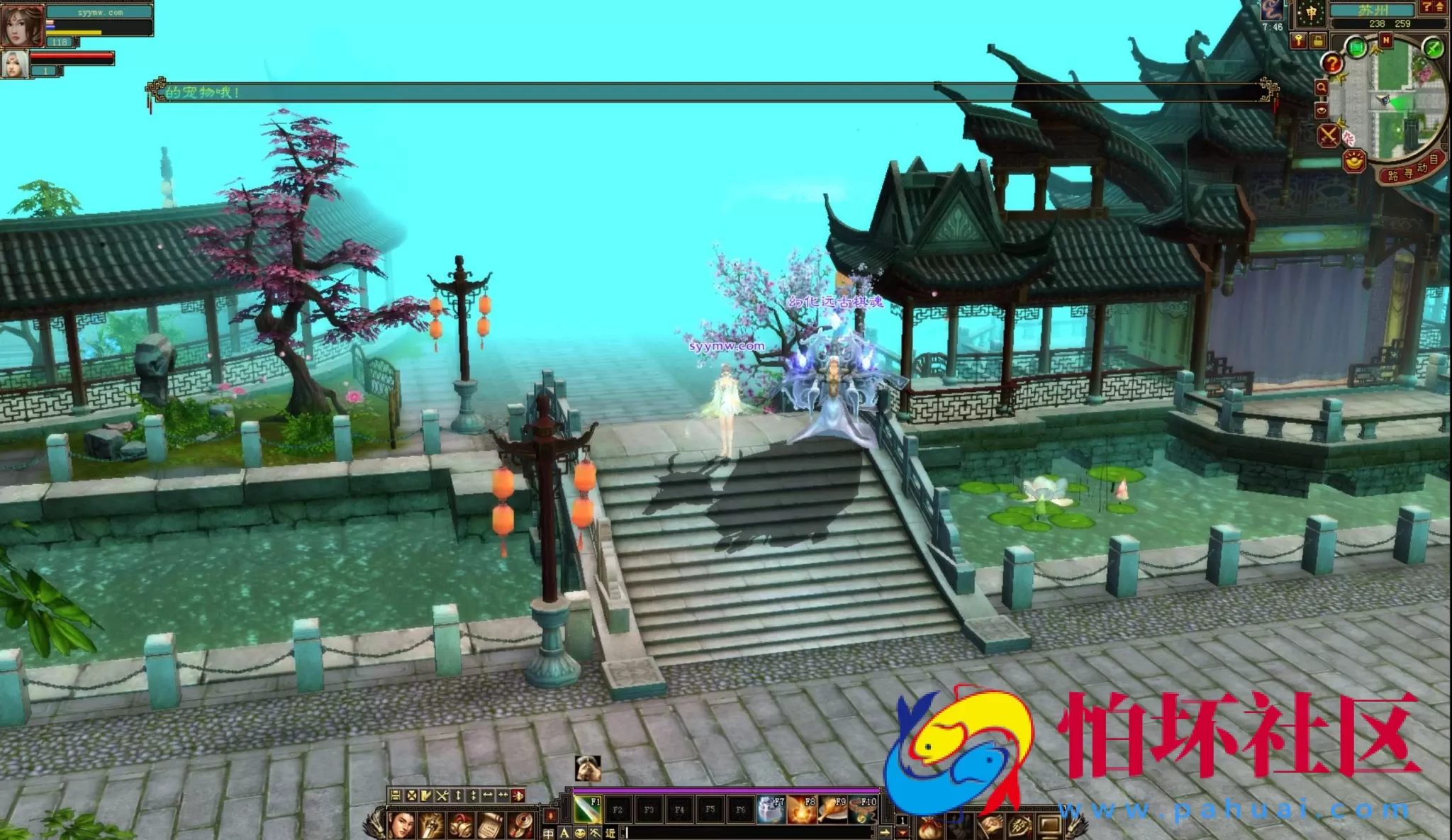Select the crossed-swords PK mode icon
This screenshot has width=1452, height=840.
tap(1329, 134)
